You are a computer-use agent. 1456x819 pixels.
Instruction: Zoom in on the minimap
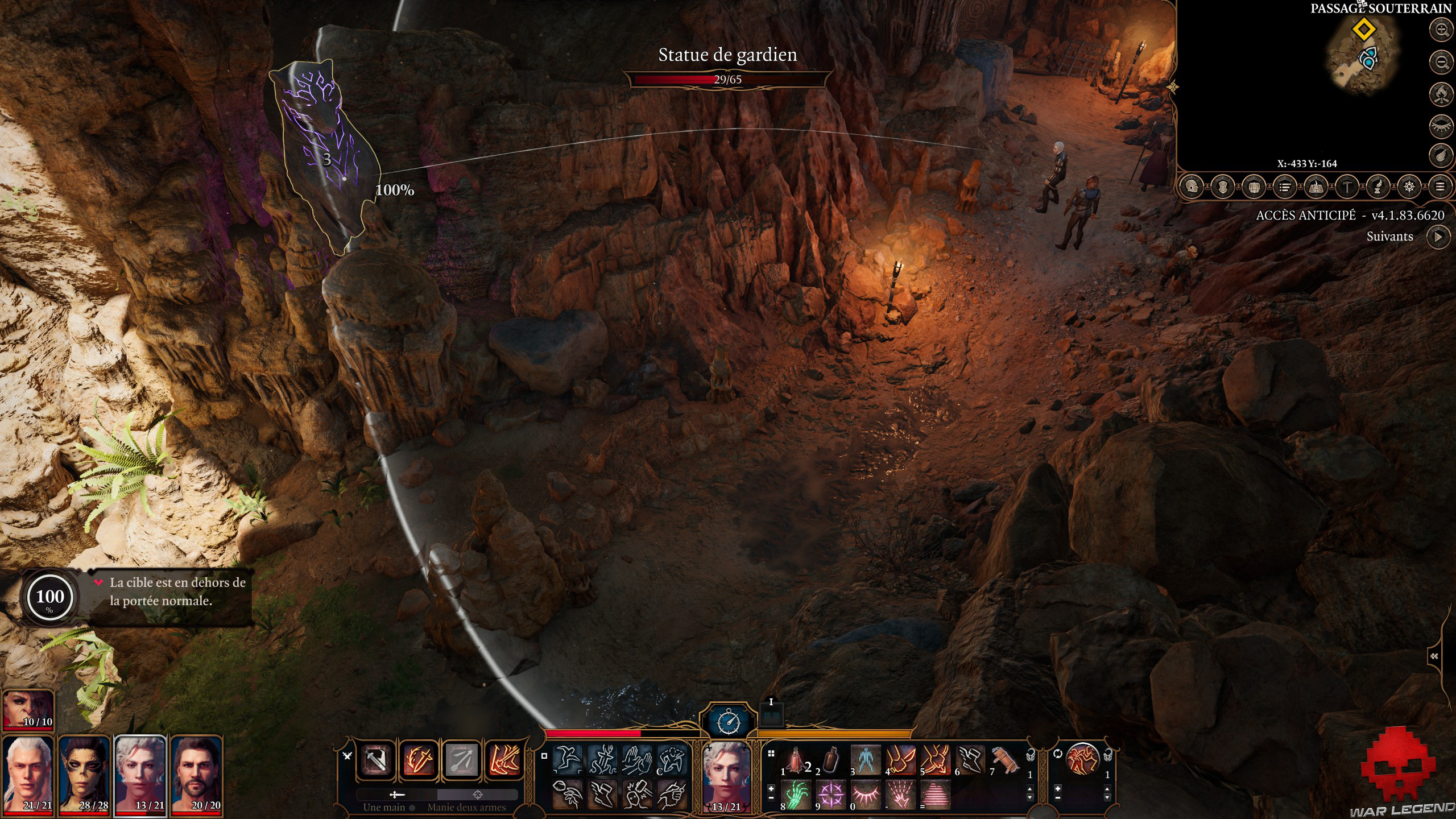[x=1442, y=30]
